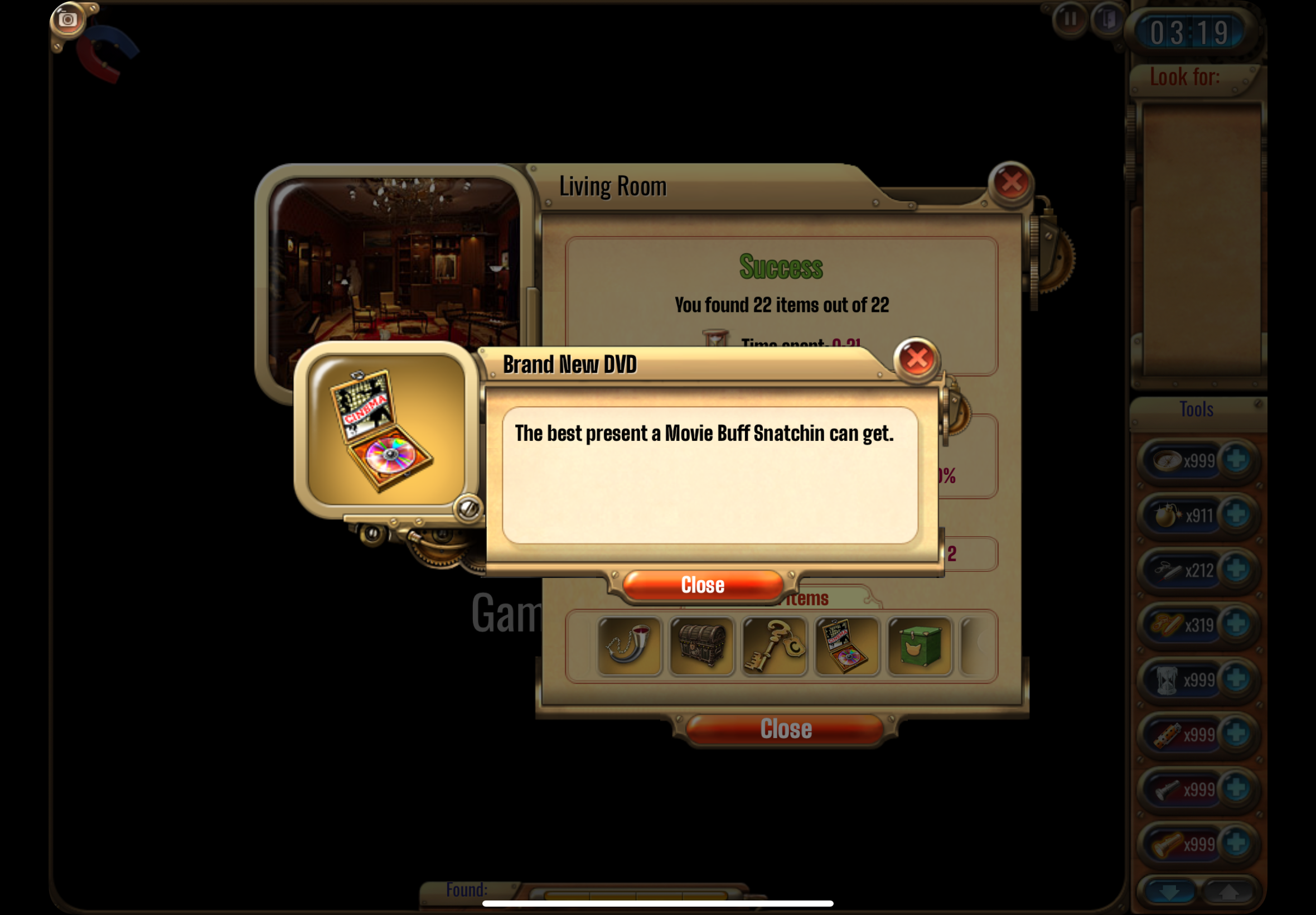Choose the golden key with C tag
Image resolution: width=1316 pixels, height=915 pixels.
[773, 646]
